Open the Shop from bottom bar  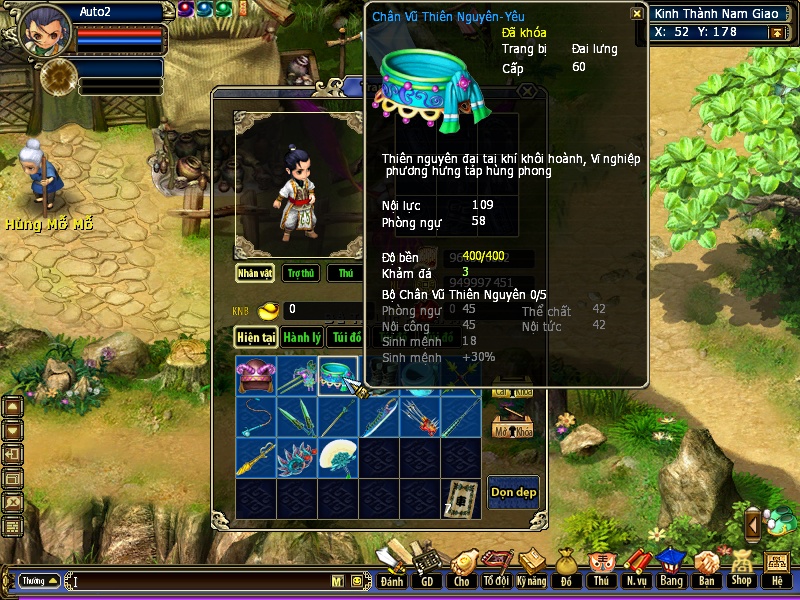[x=741, y=570]
